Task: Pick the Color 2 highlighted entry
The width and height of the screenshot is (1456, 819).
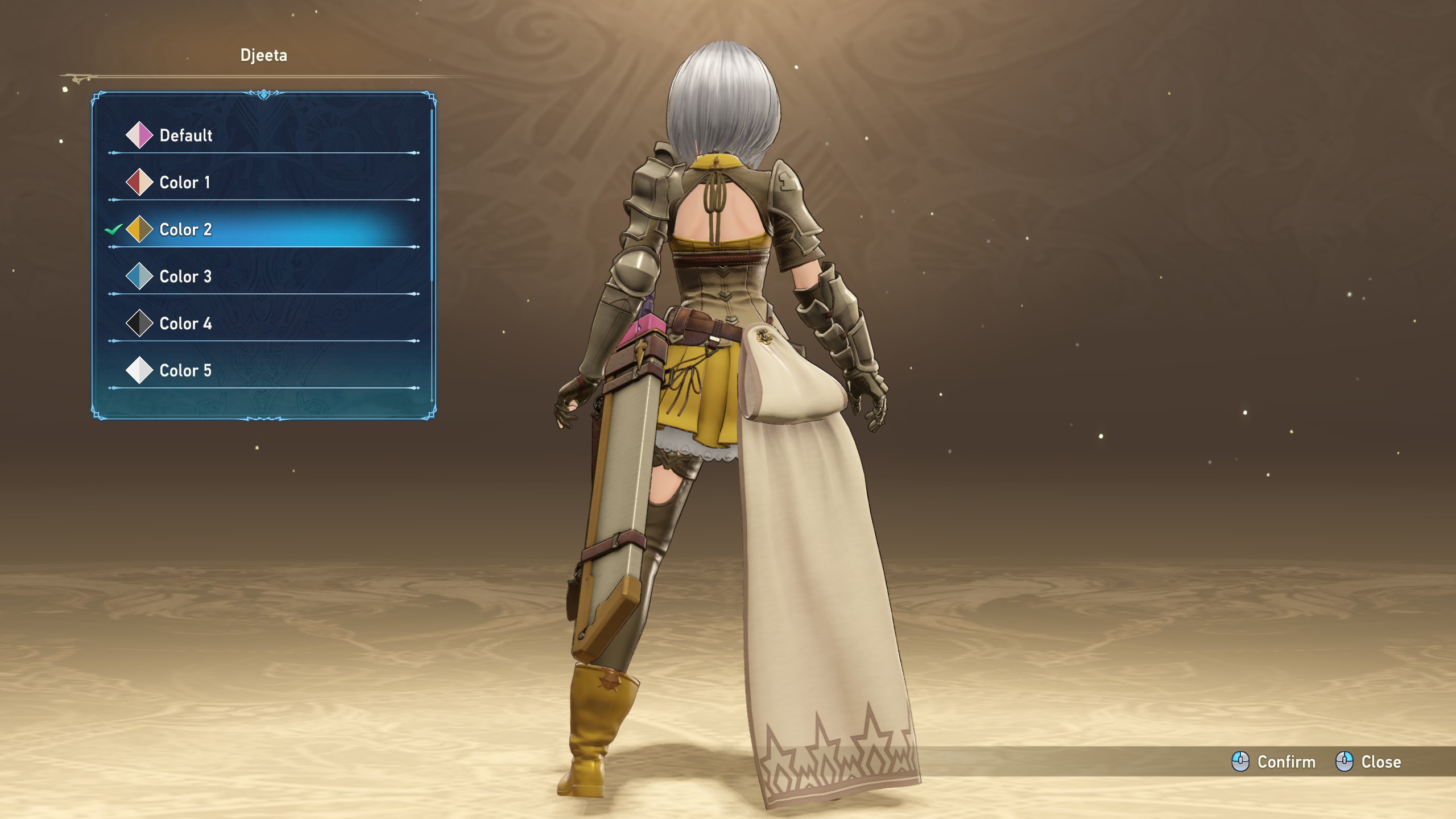Action: pyautogui.click(x=185, y=230)
